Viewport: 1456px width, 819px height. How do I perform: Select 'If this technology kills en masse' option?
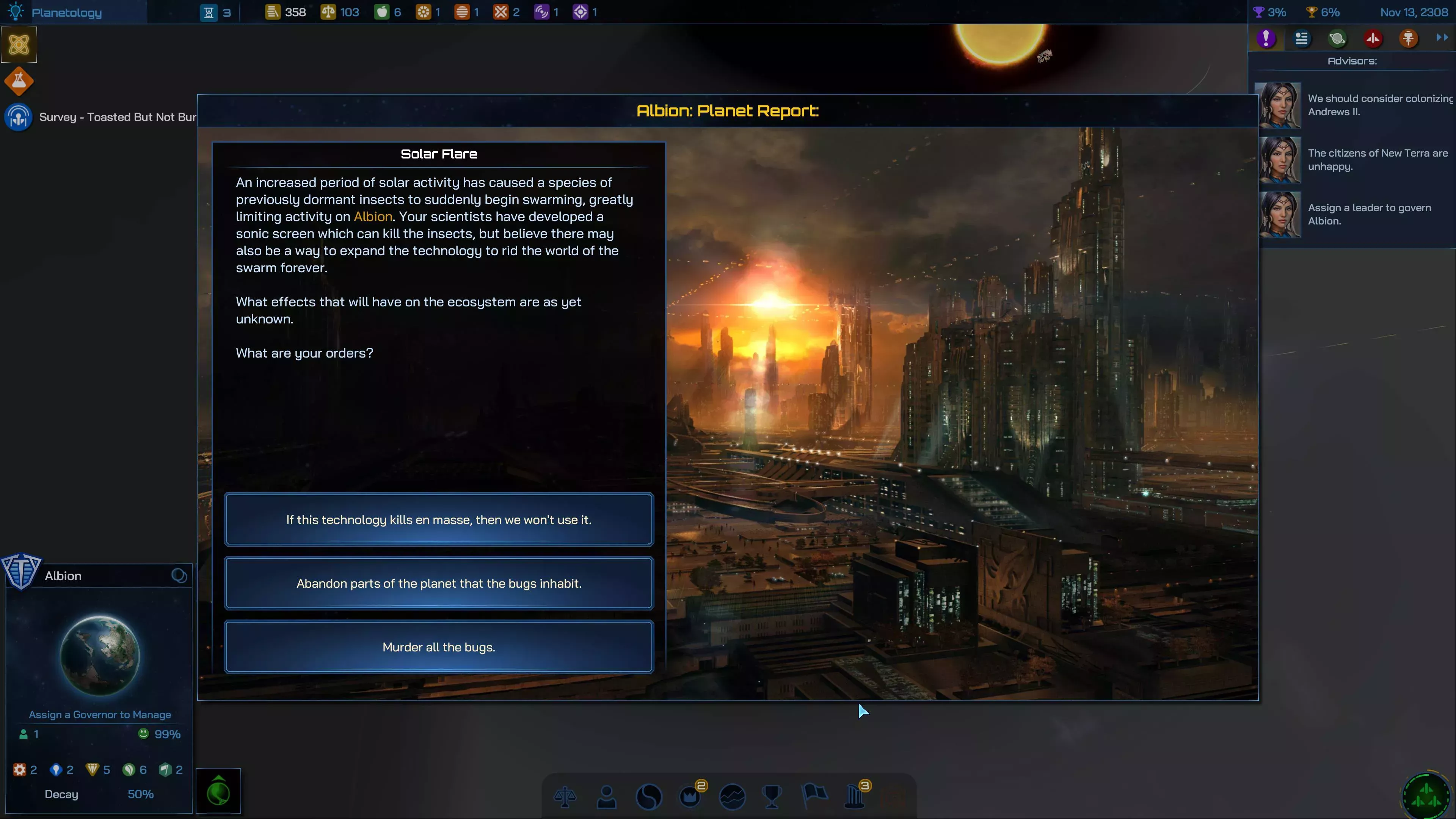point(439,519)
